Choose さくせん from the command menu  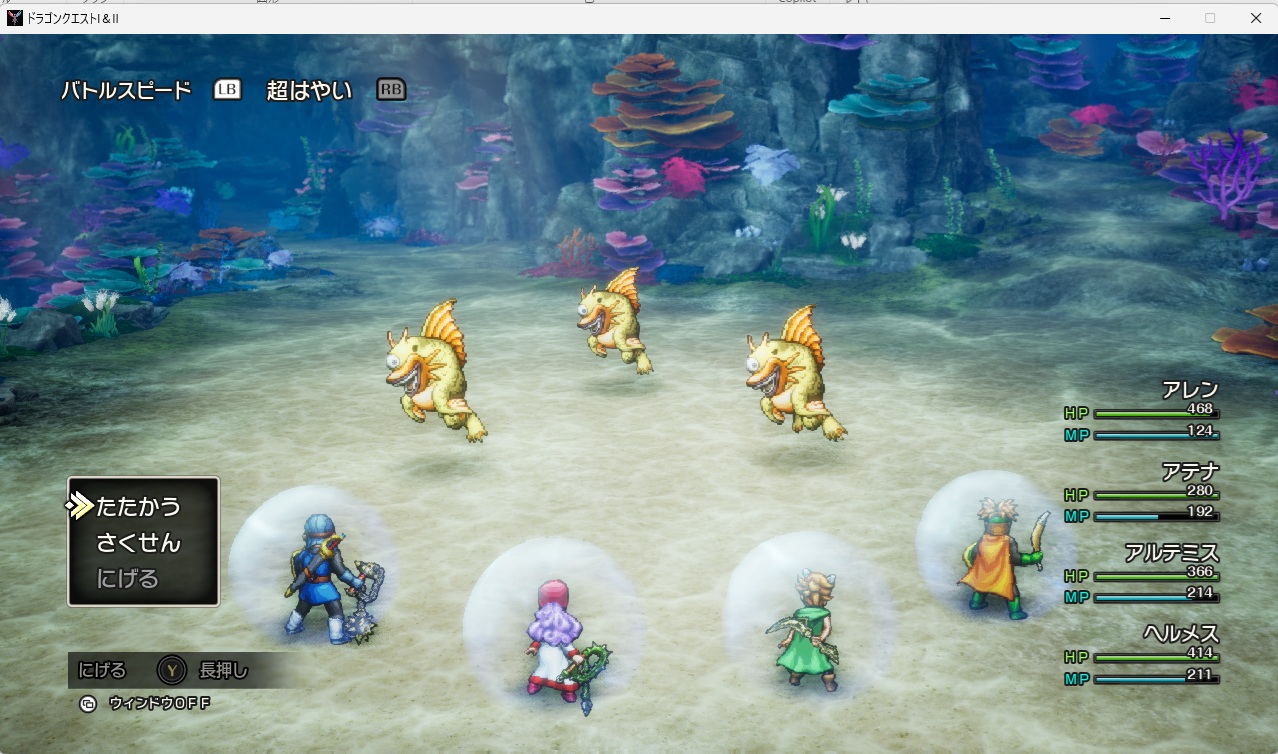click(x=138, y=543)
